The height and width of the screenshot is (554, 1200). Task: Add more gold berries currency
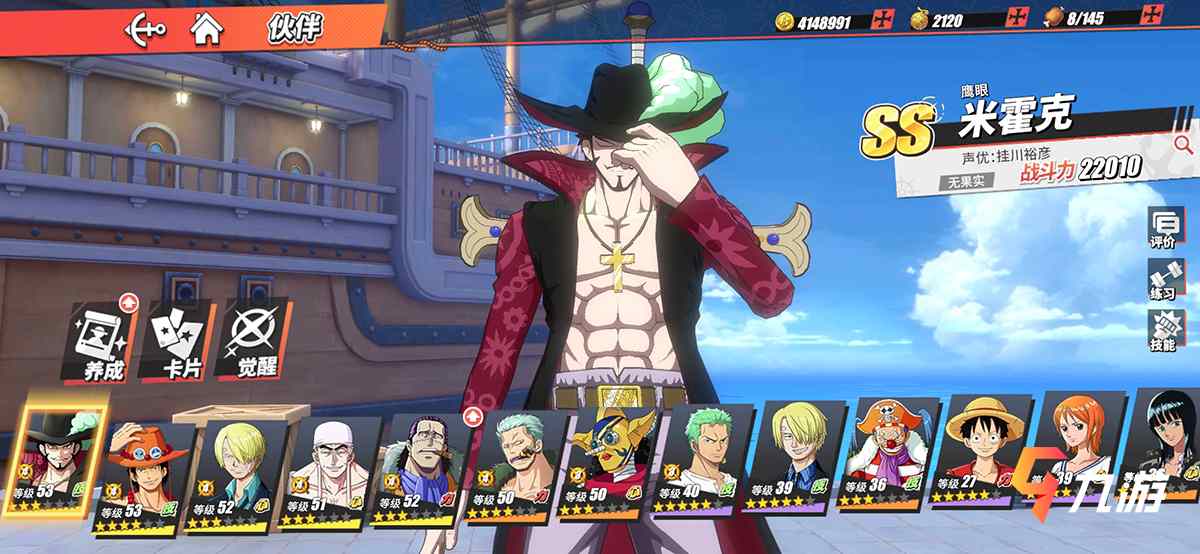pyautogui.click(x=1017, y=20)
